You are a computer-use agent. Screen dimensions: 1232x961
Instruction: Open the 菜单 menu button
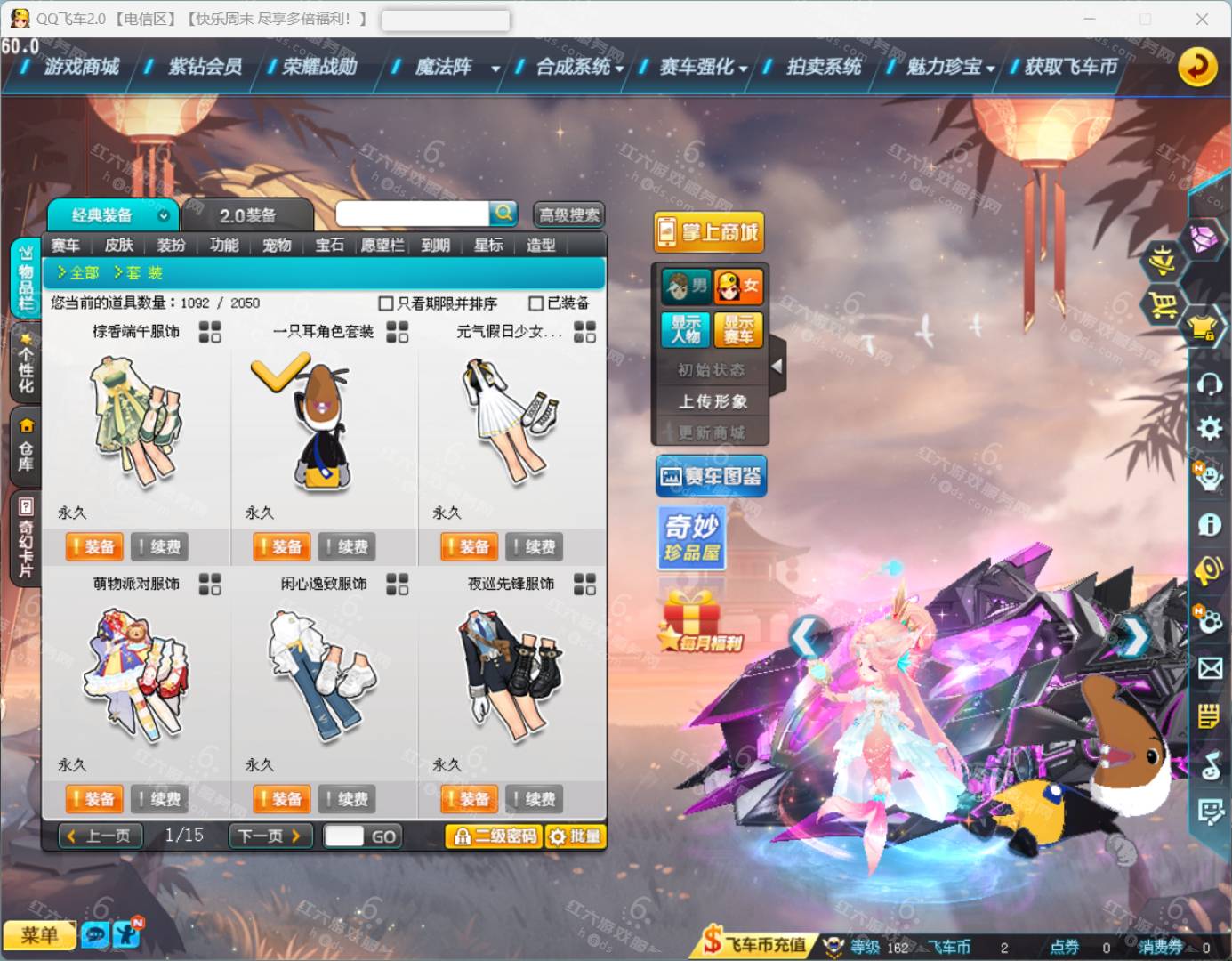(x=39, y=935)
